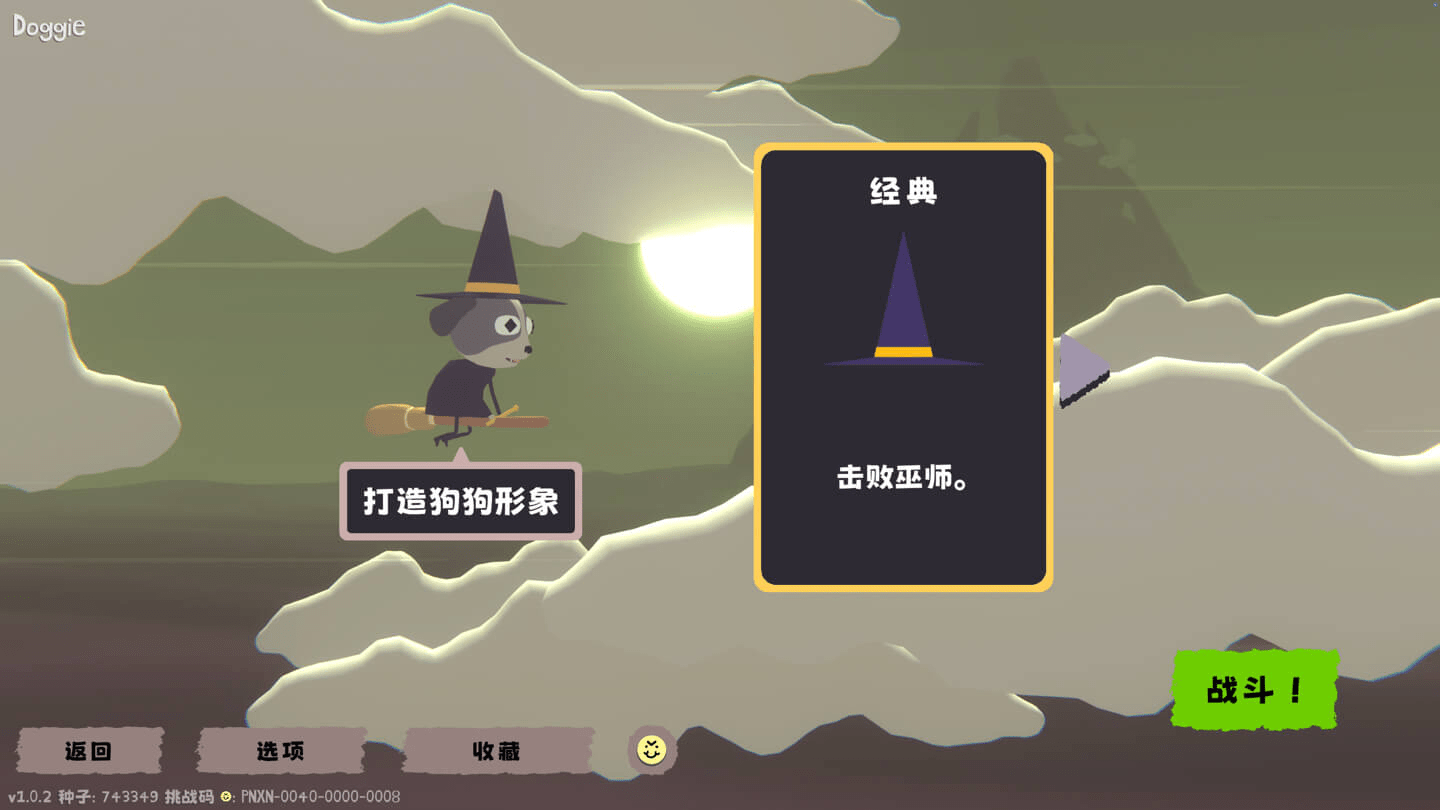Screen dimensions: 1440x810
Task: Click the smiley icon beside 挑战码 in the status bar
Action: 224,795
